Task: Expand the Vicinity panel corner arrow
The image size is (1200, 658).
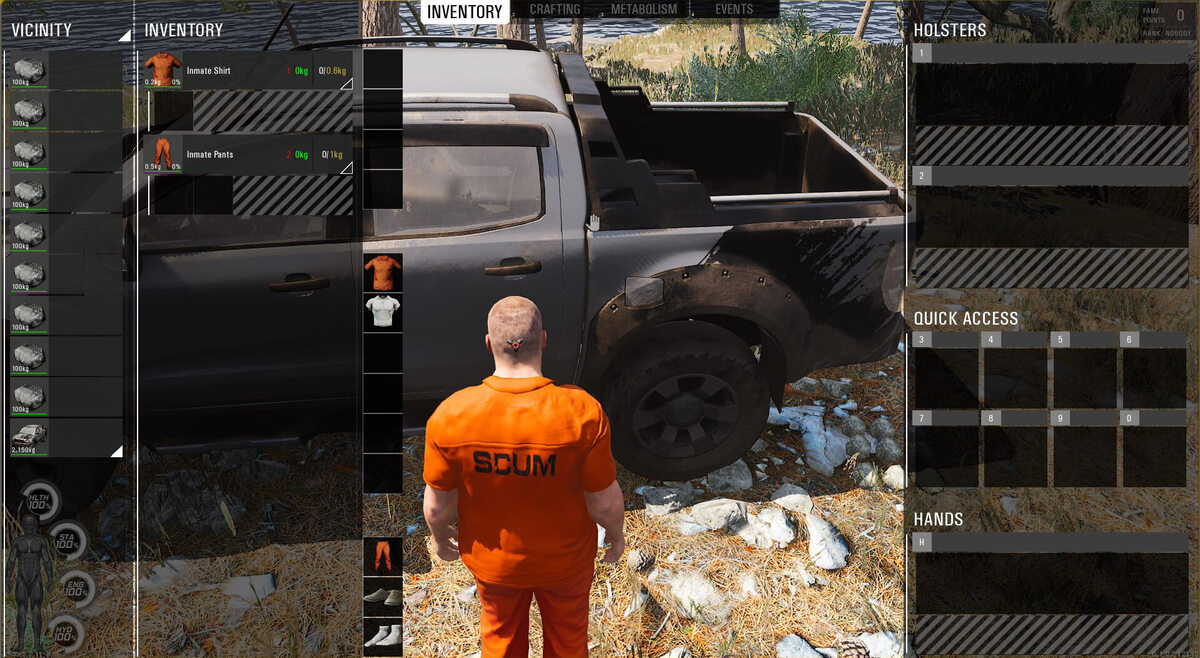Action: (x=124, y=36)
